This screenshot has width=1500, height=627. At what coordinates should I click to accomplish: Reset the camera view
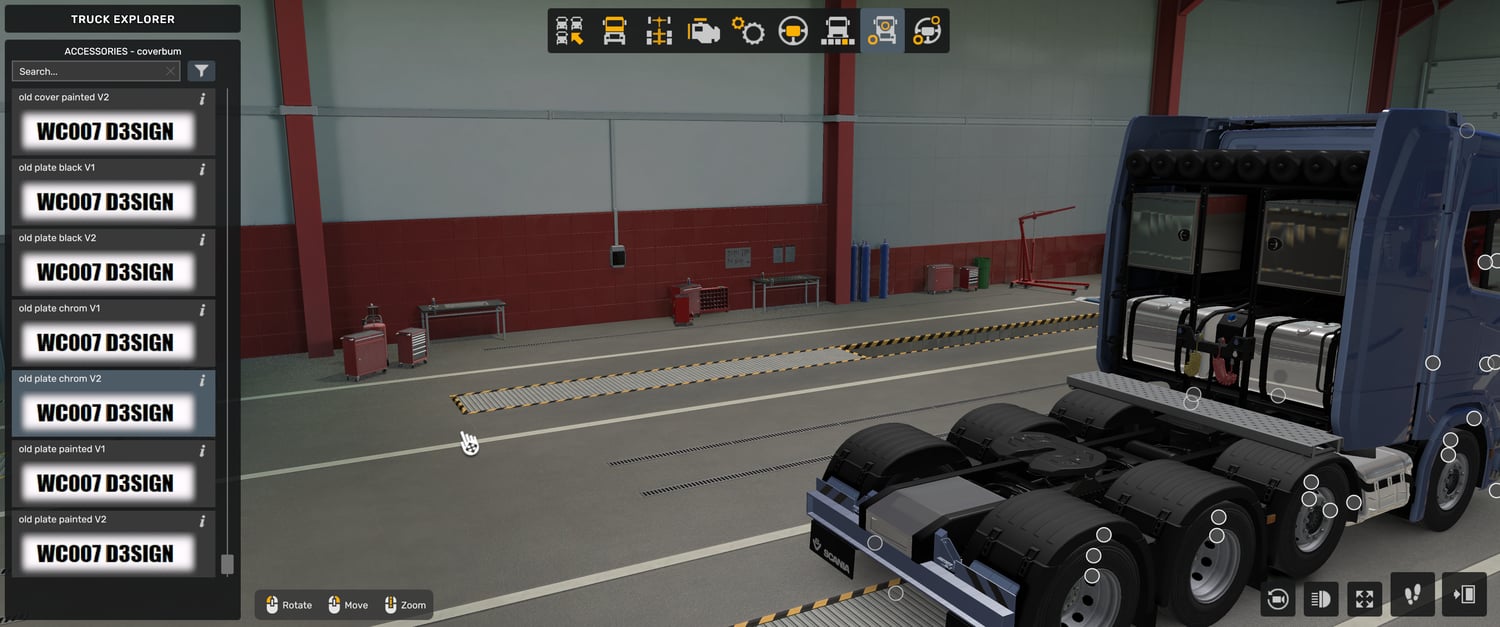click(x=1277, y=598)
